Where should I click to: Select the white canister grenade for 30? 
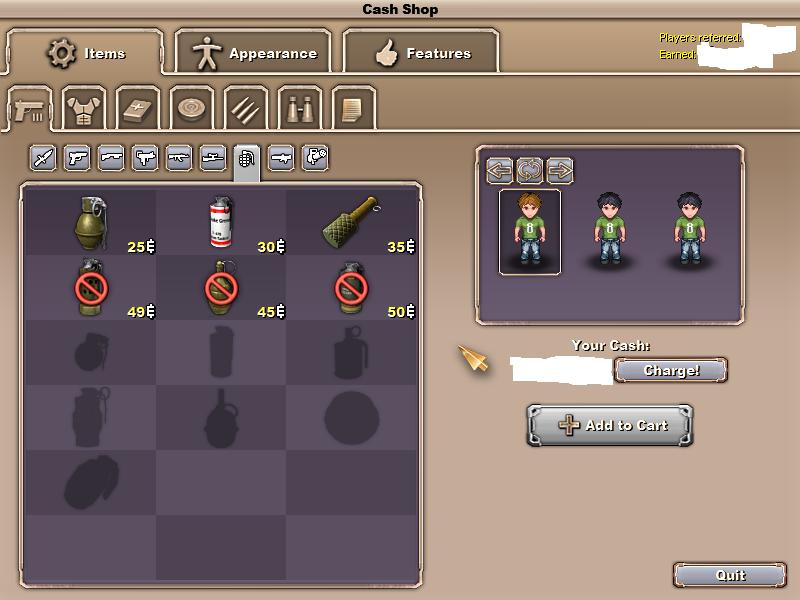220,222
